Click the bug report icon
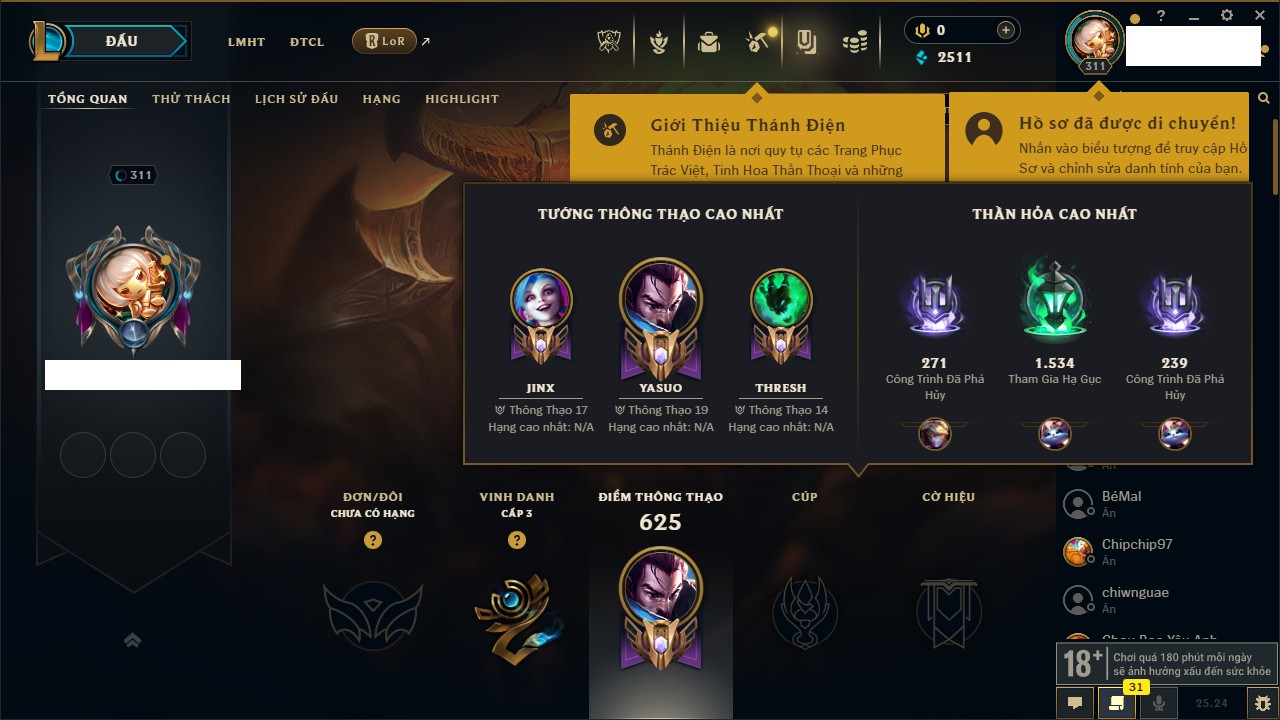 coord(1262,702)
